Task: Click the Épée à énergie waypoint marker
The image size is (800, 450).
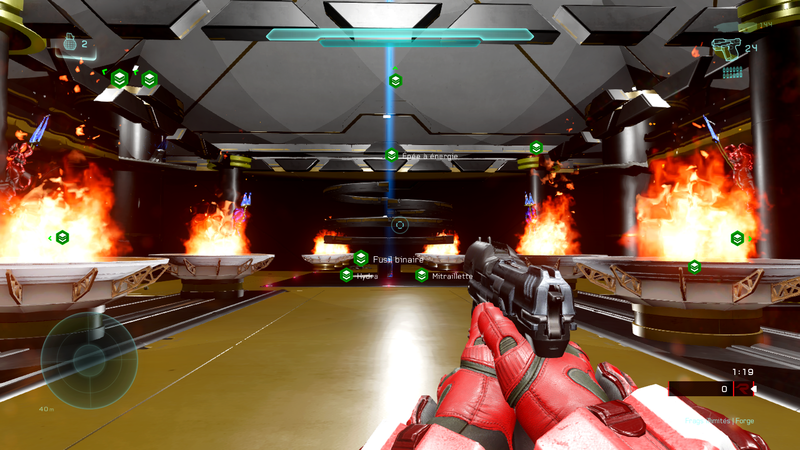Action: (x=392, y=155)
